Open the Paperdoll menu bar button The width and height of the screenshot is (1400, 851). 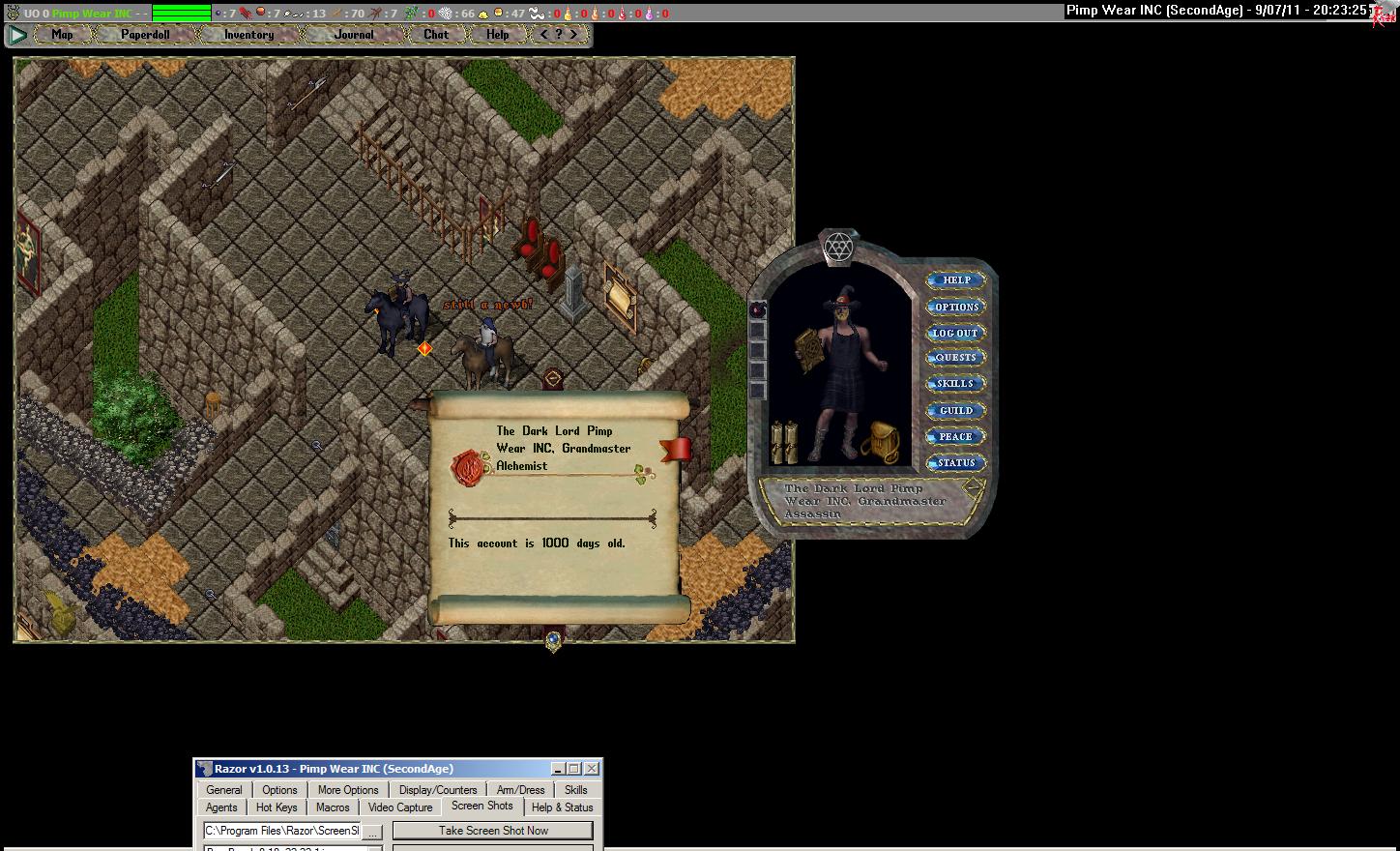(145, 35)
